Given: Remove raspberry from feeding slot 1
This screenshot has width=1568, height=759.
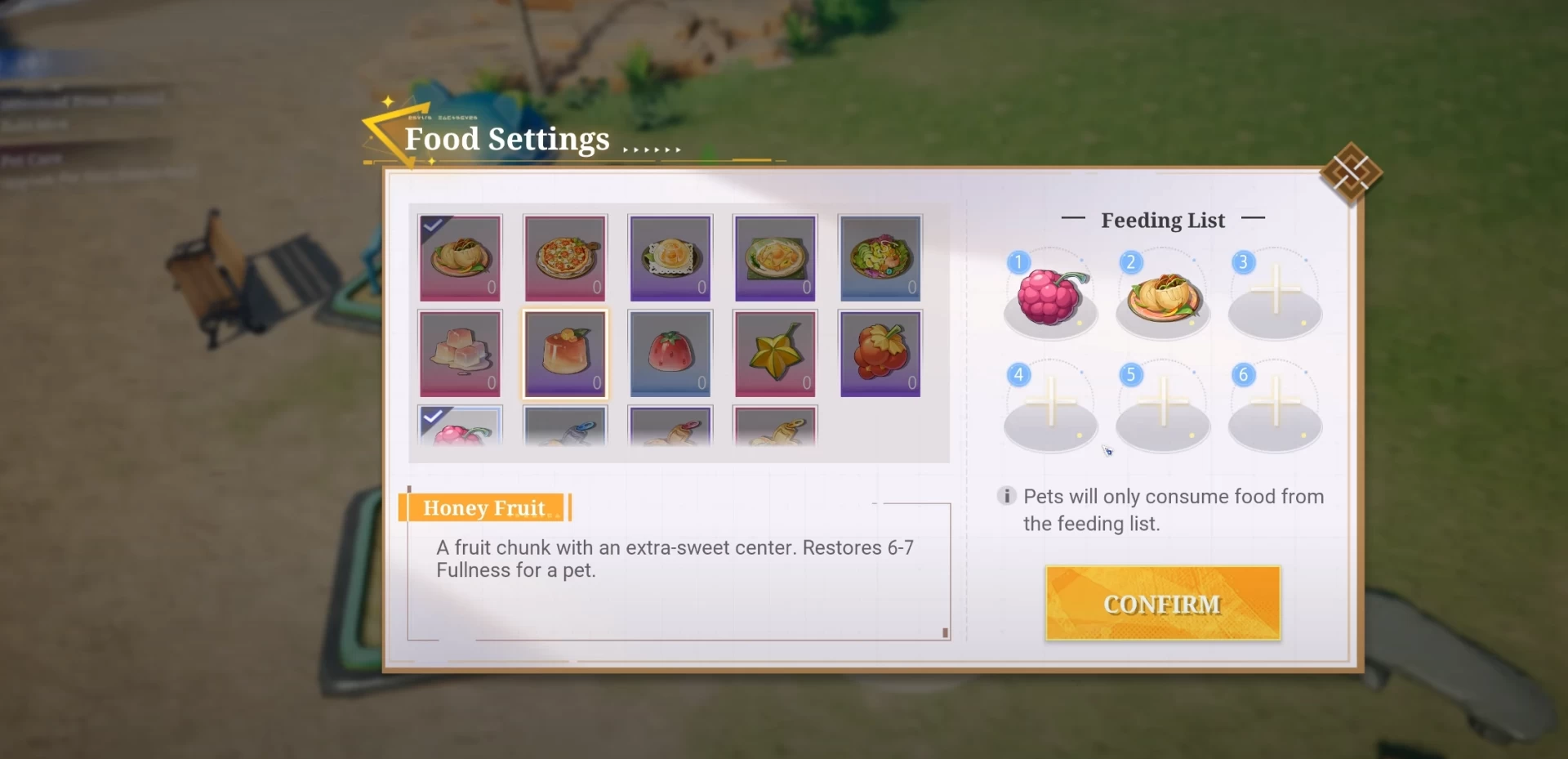Looking at the screenshot, I should 1050,296.
